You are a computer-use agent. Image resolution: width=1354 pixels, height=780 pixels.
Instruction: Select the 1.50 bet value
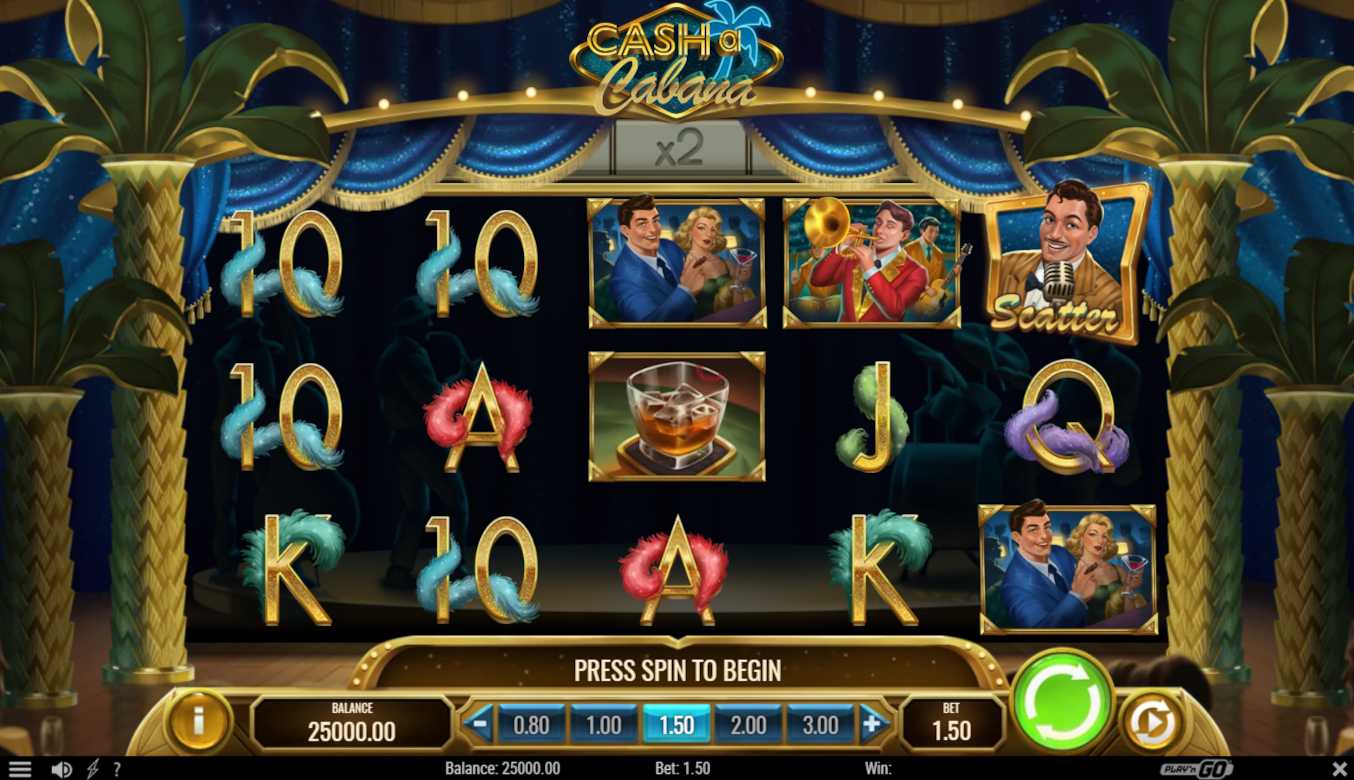[676, 725]
